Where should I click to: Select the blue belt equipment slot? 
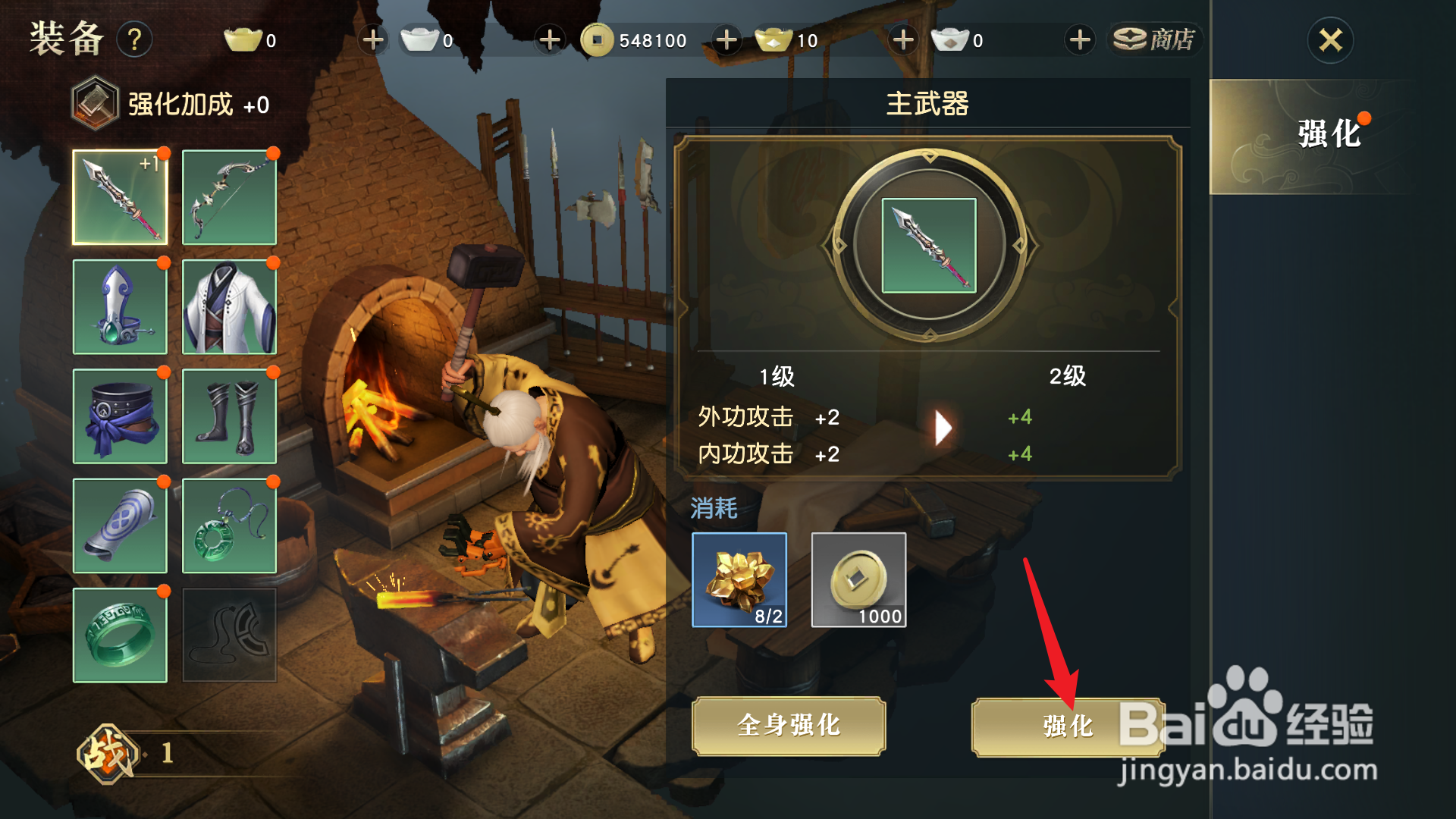(121, 416)
